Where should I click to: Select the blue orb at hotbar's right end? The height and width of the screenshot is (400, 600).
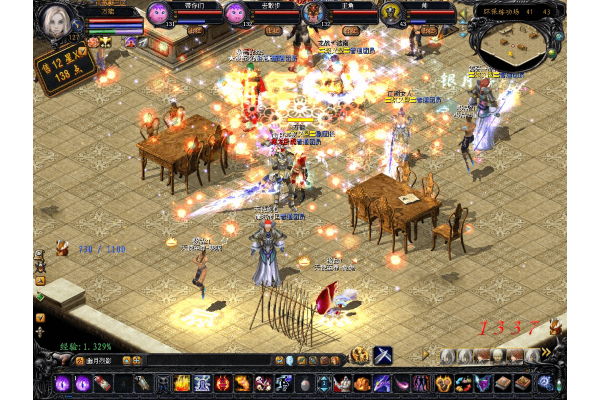(x=545, y=383)
